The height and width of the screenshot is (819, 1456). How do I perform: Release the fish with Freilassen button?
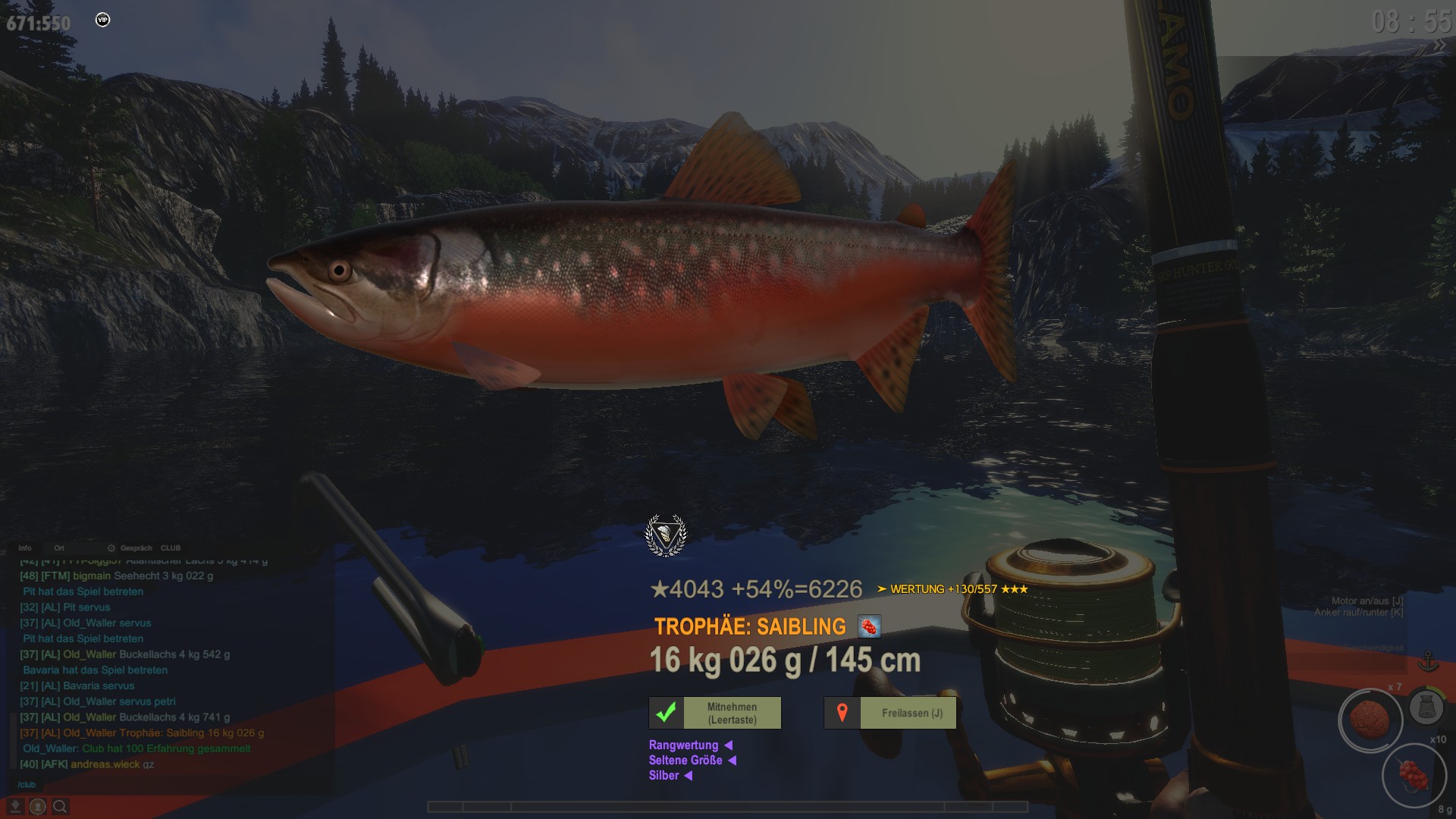click(890, 713)
